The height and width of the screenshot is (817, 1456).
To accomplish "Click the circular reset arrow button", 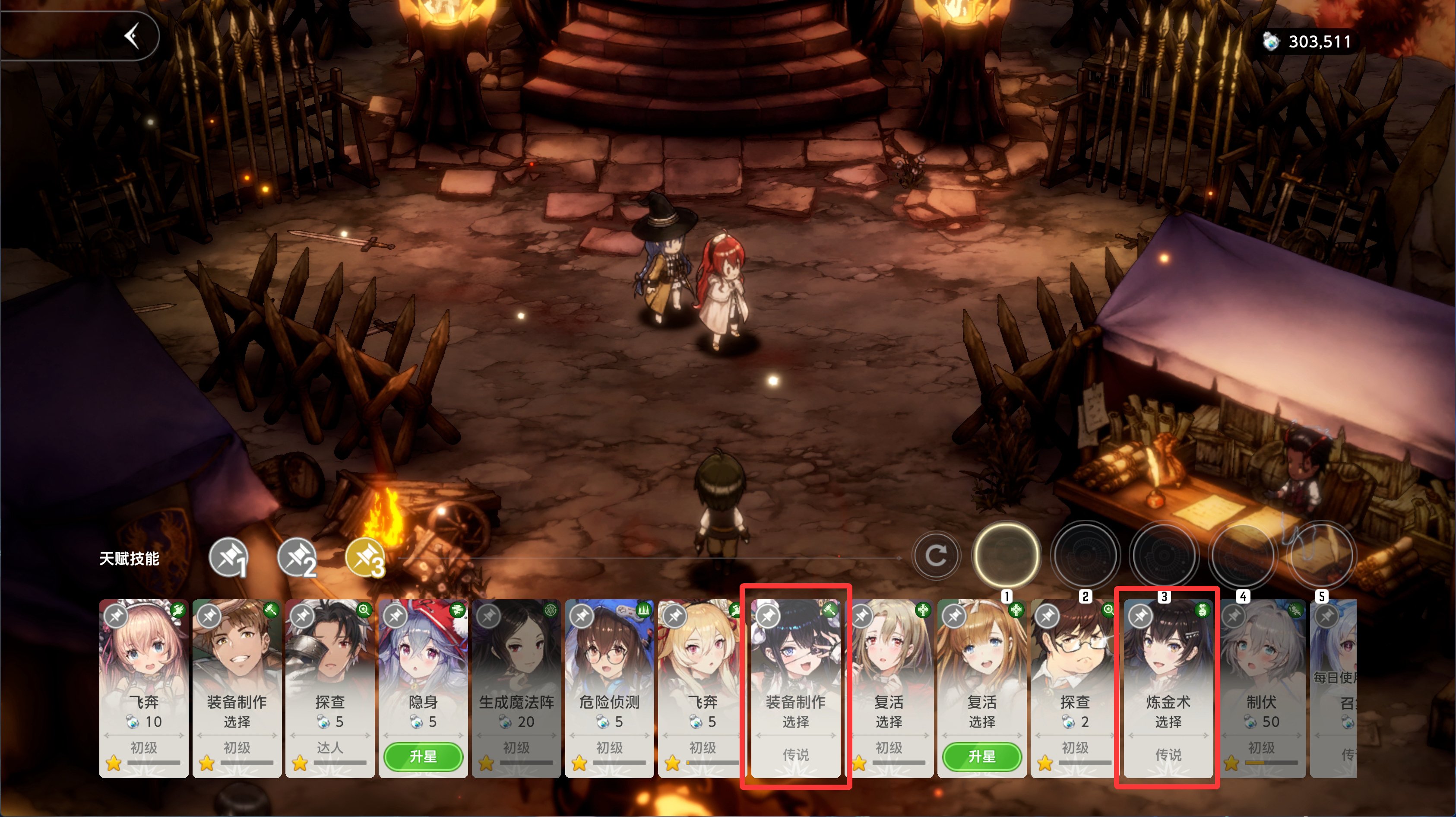I will tap(936, 556).
